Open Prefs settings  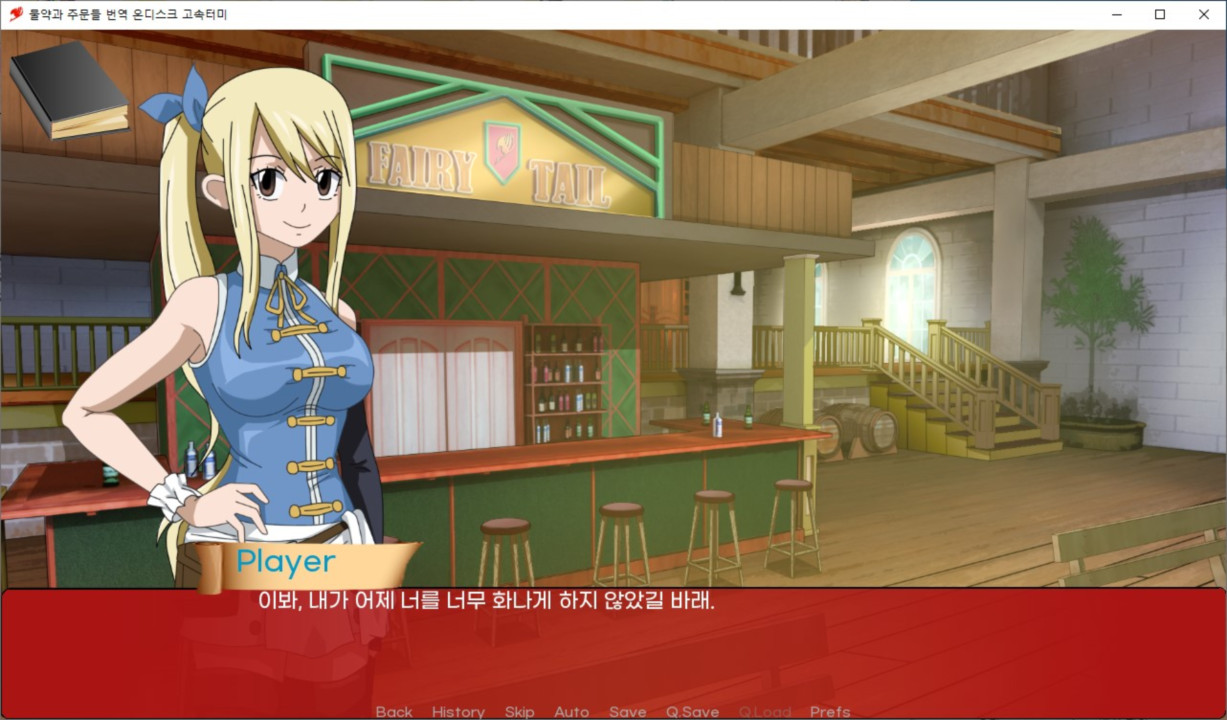[830, 712]
